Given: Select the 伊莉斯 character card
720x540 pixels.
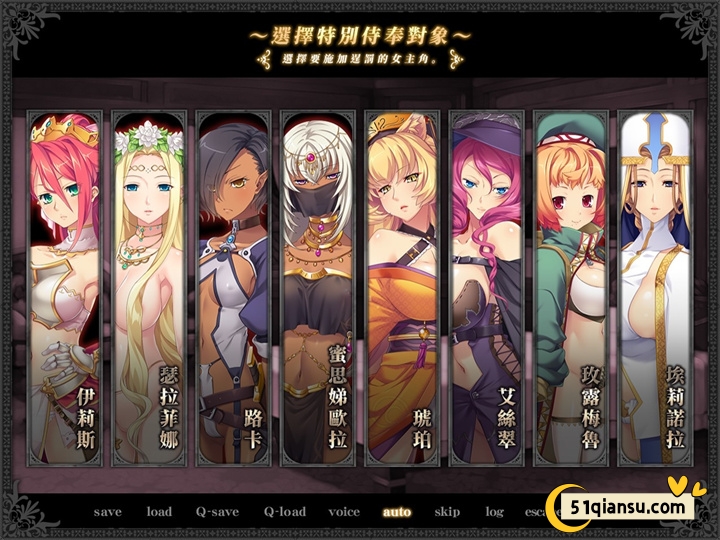Looking at the screenshot, I should (65, 290).
